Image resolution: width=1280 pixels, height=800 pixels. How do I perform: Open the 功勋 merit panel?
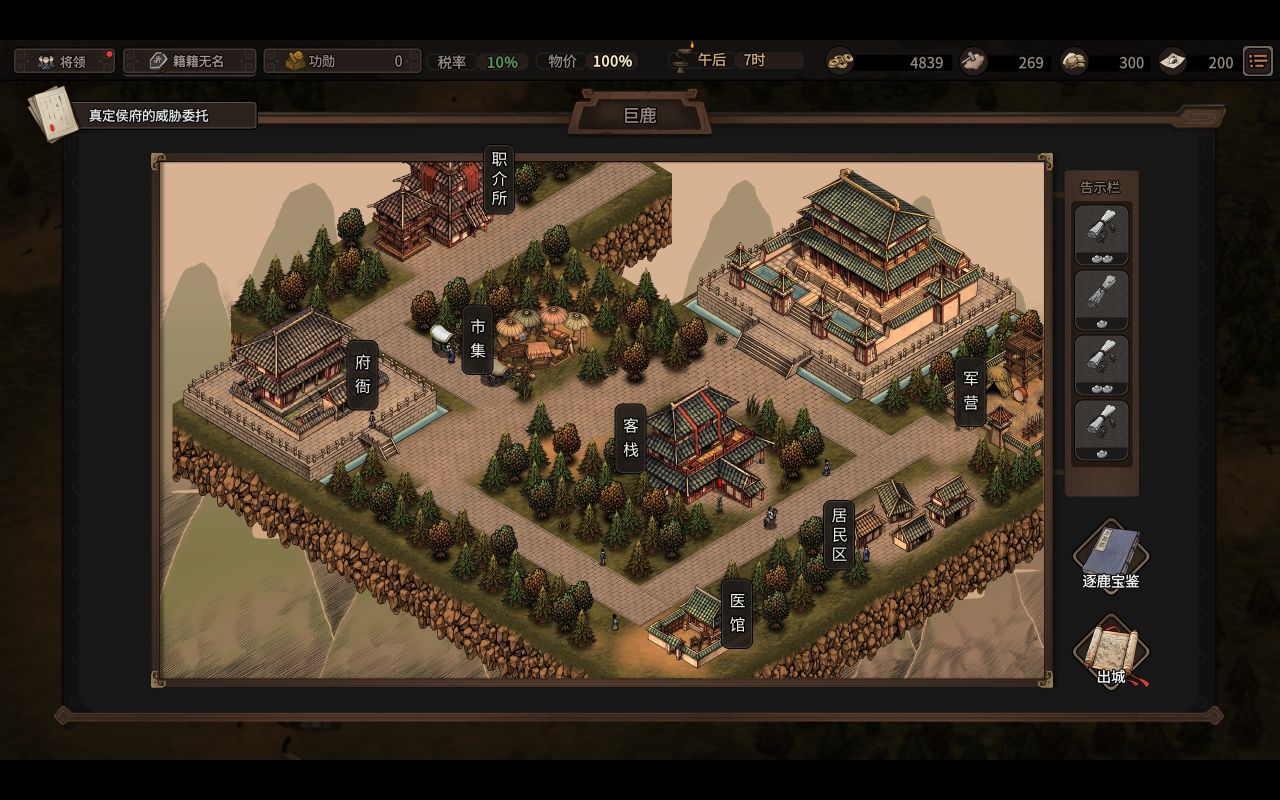pyautogui.click(x=335, y=61)
